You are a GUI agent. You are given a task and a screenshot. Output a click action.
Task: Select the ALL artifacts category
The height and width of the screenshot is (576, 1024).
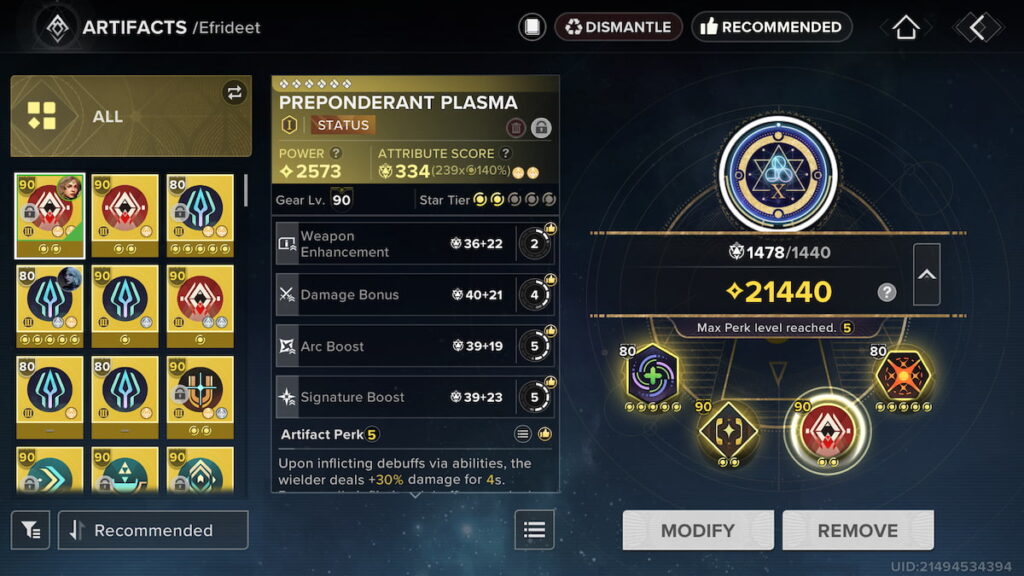(130, 116)
